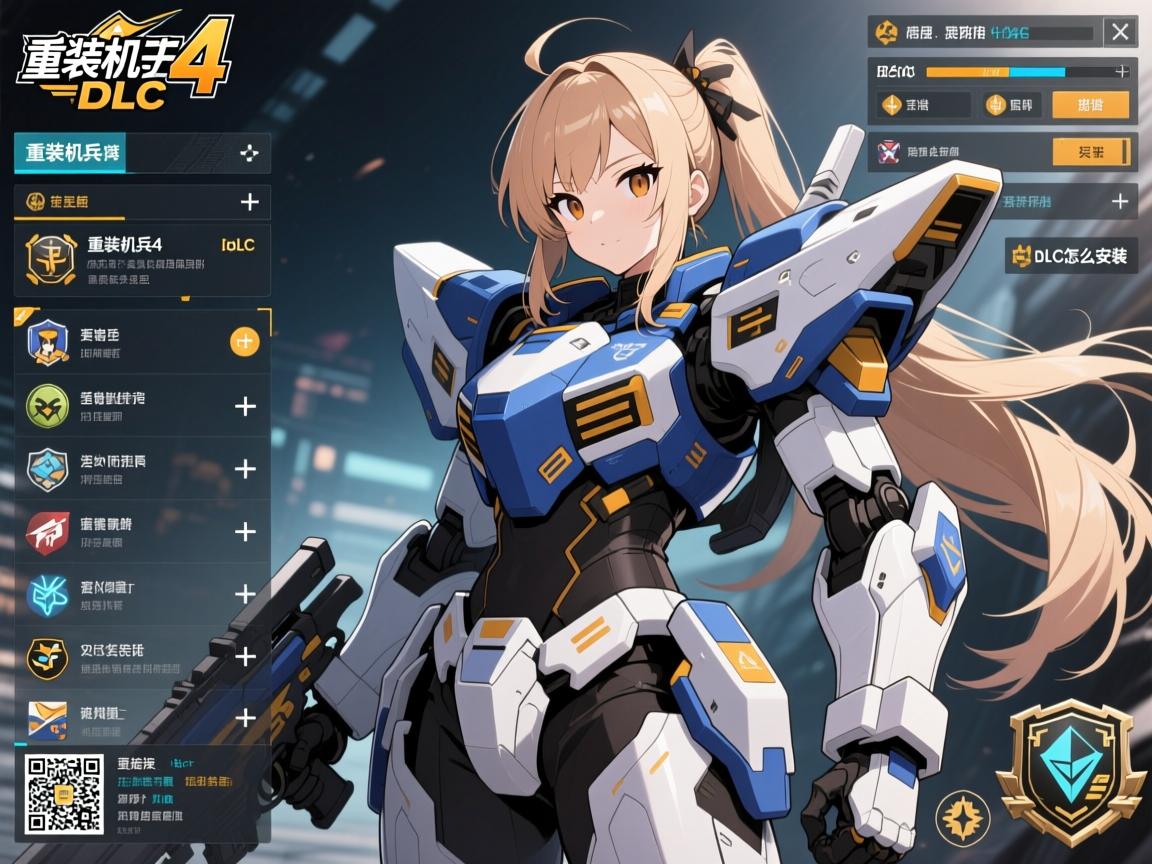Choose the black and yellow badge row
This screenshot has height=864, width=1152.
[x=142, y=657]
